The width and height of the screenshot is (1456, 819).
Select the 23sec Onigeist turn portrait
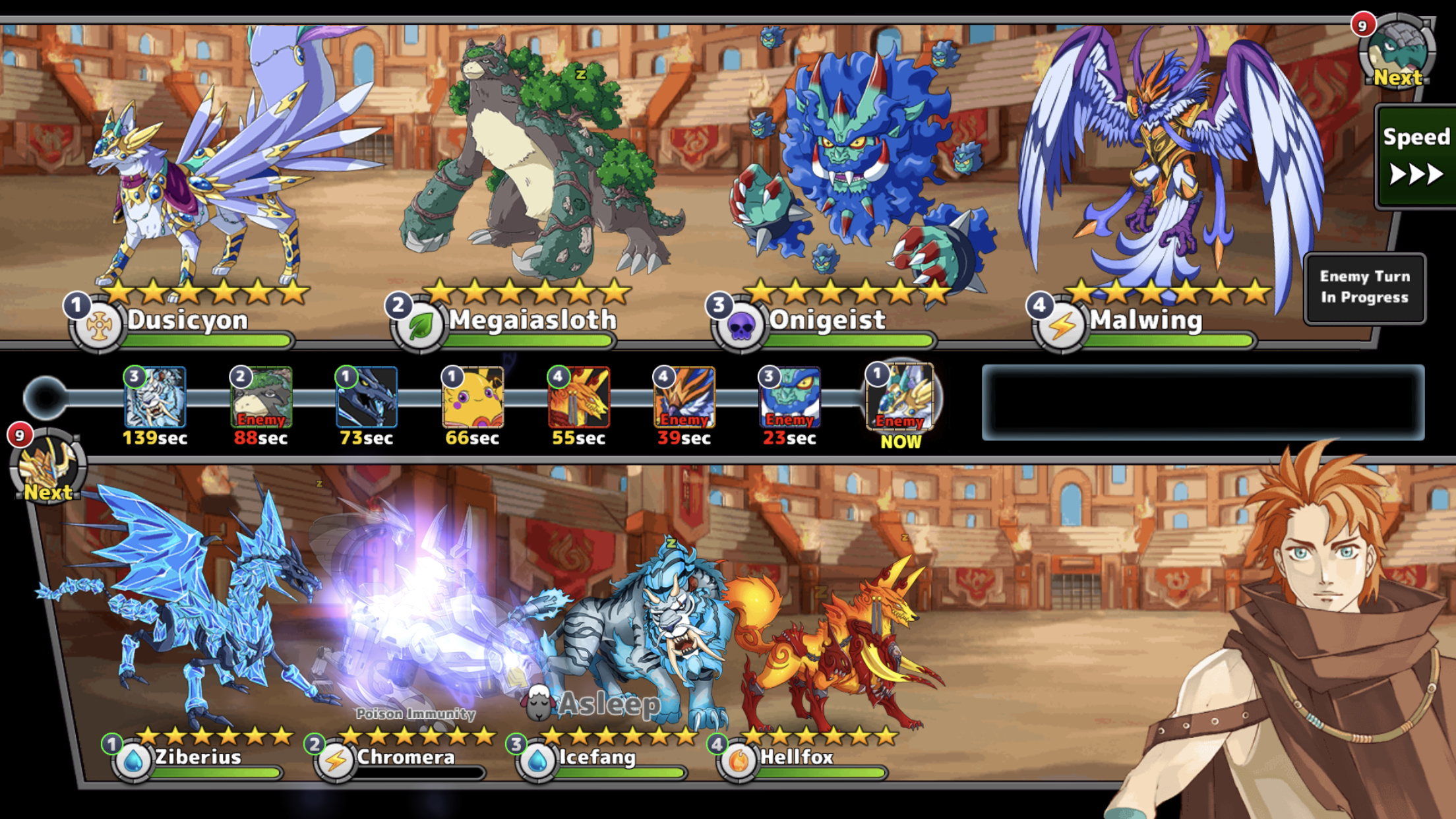790,398
